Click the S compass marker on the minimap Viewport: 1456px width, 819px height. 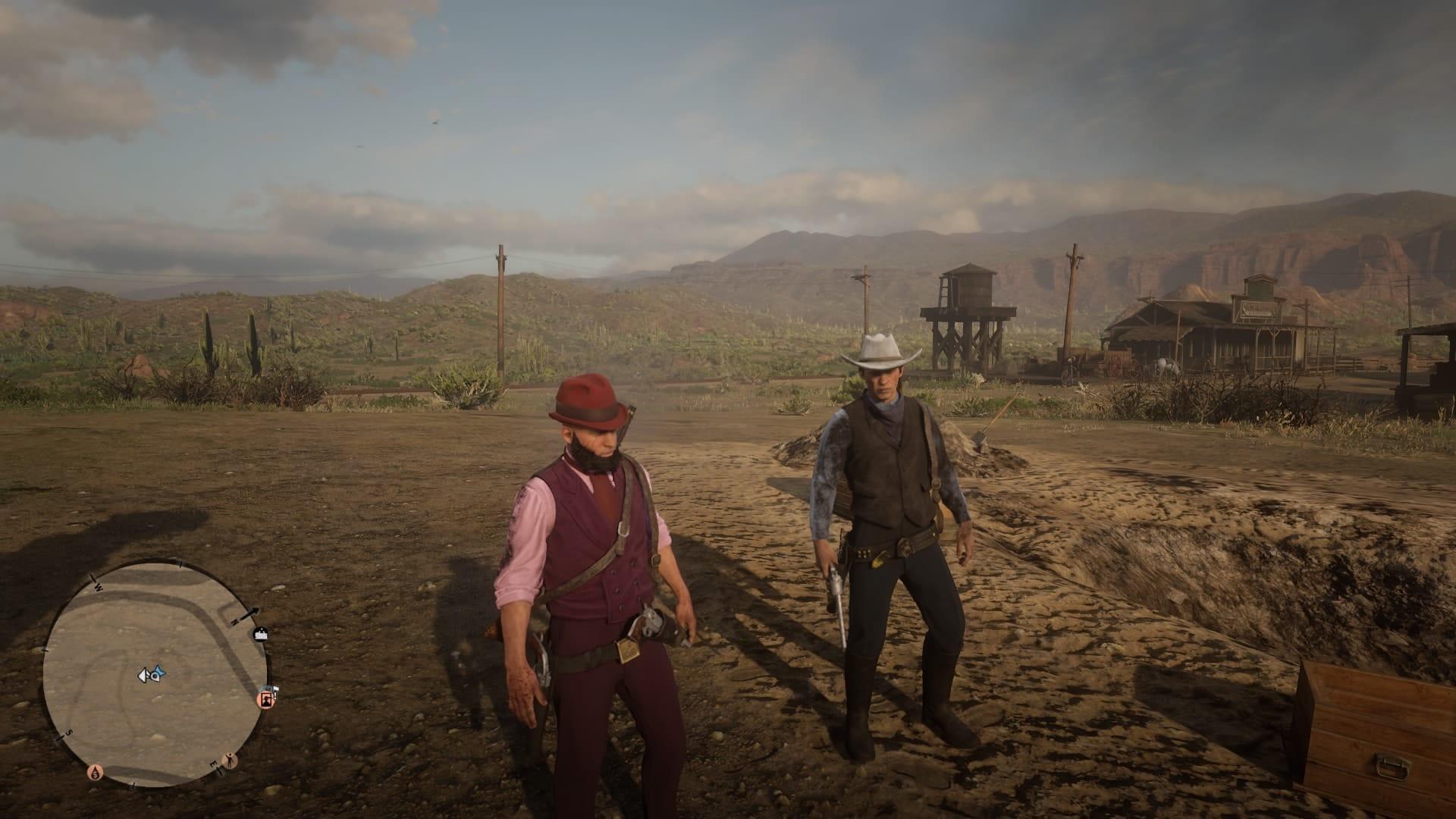coord(68,733)
